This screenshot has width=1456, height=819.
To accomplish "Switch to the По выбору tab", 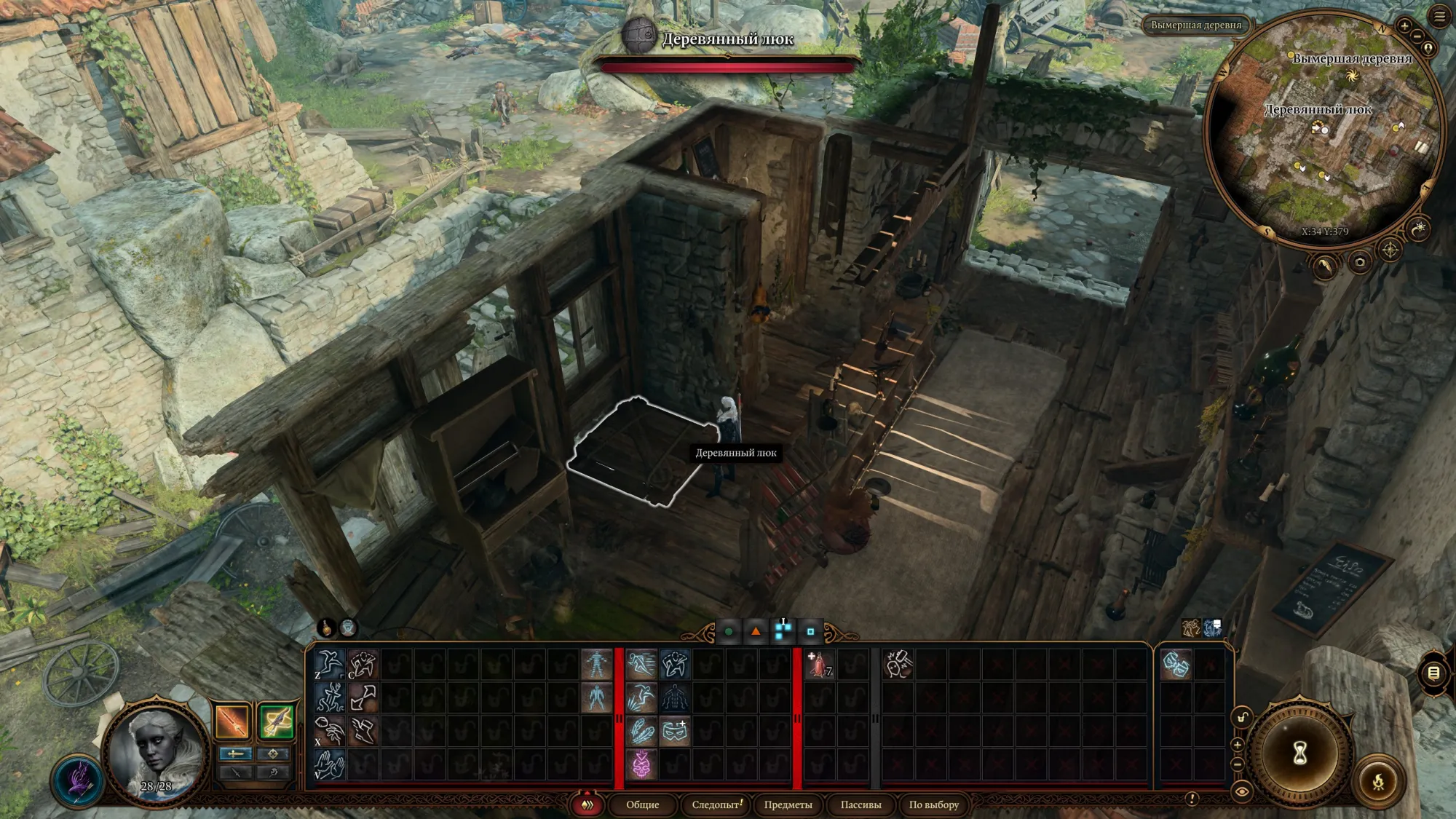I will tap(933, 804).
